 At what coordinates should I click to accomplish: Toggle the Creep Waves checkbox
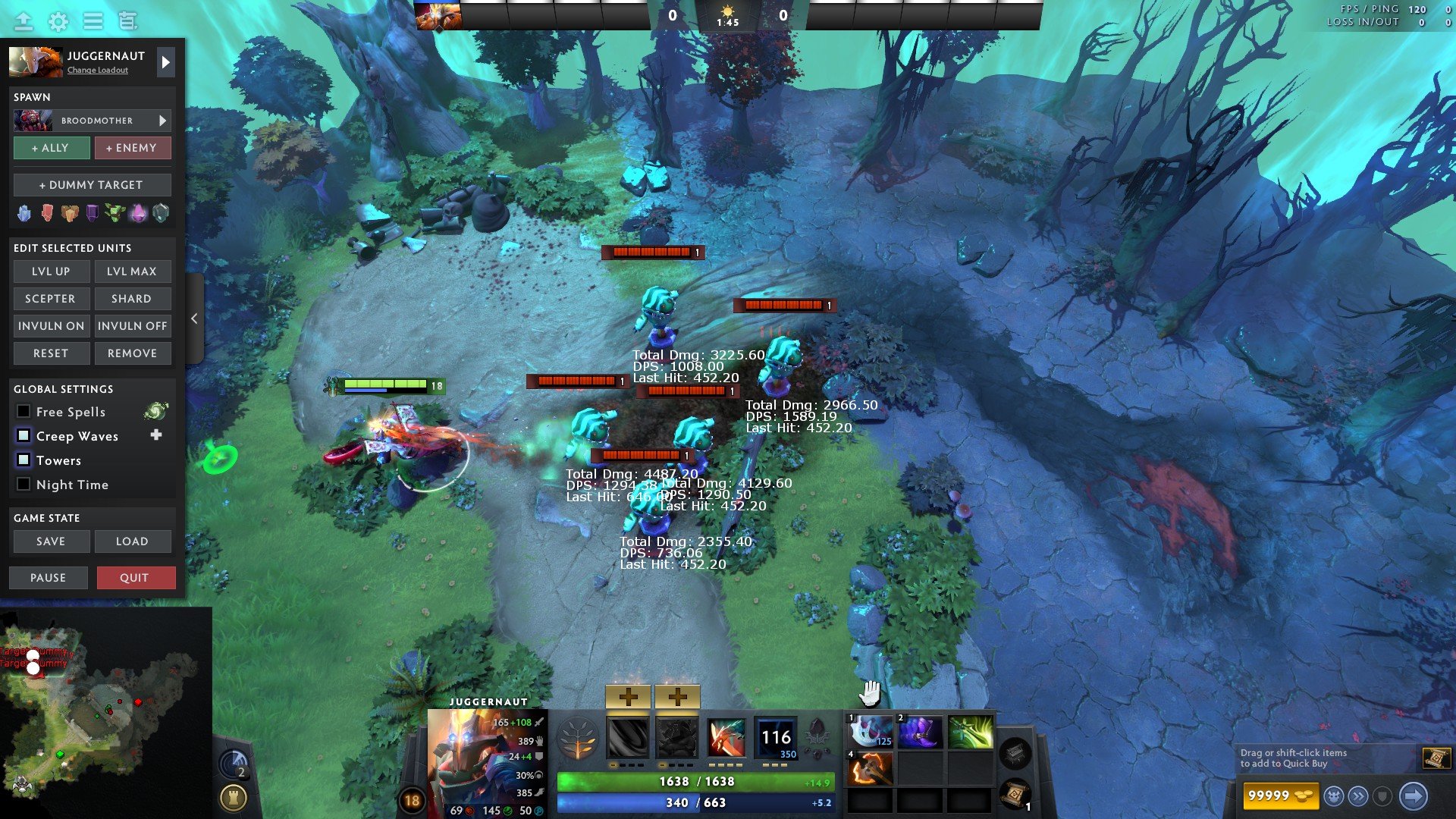click(24, 436)
